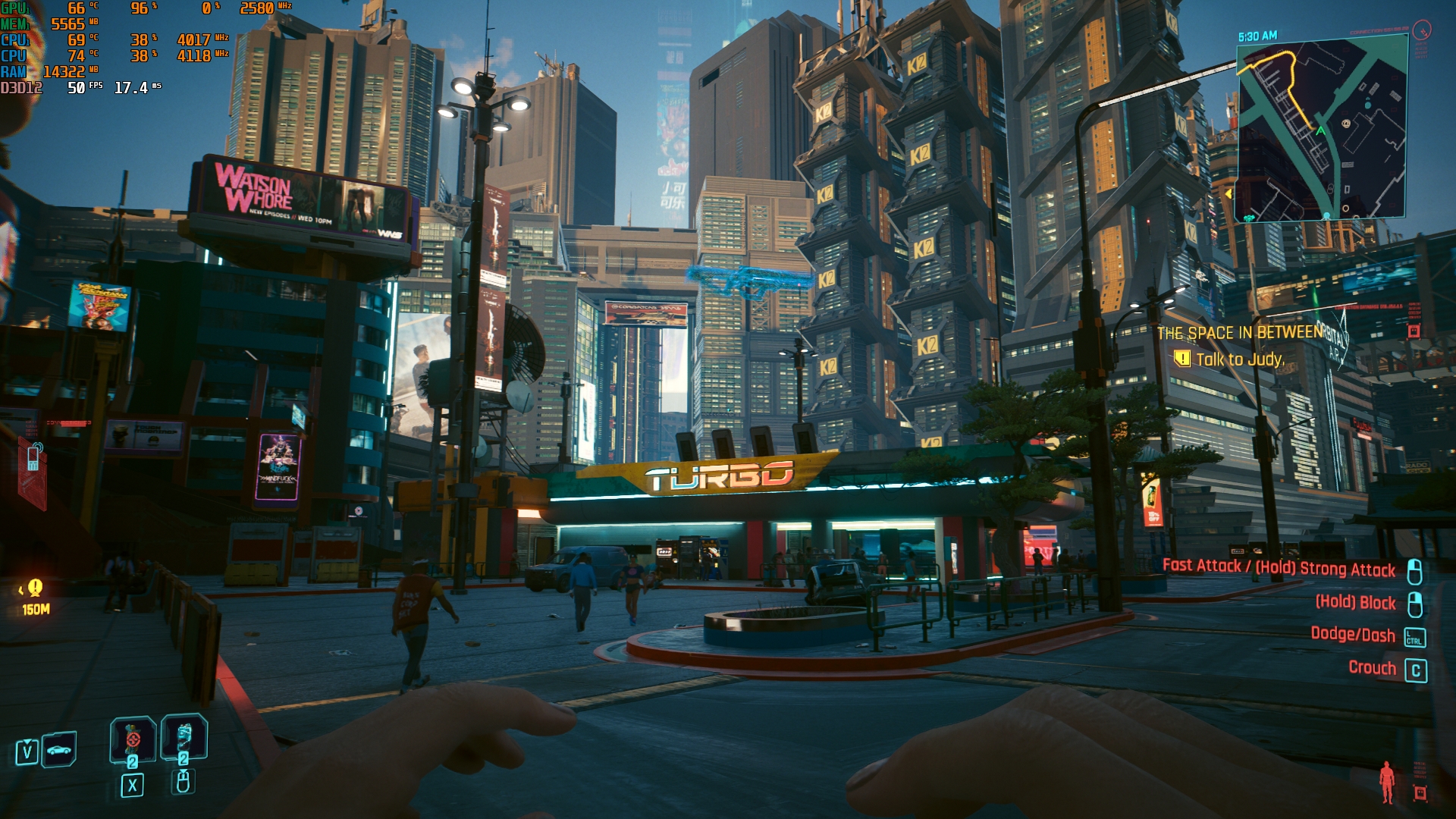Select the vehicle call car icon
The width and height of the screenshot is (1456, 819).
59,750
